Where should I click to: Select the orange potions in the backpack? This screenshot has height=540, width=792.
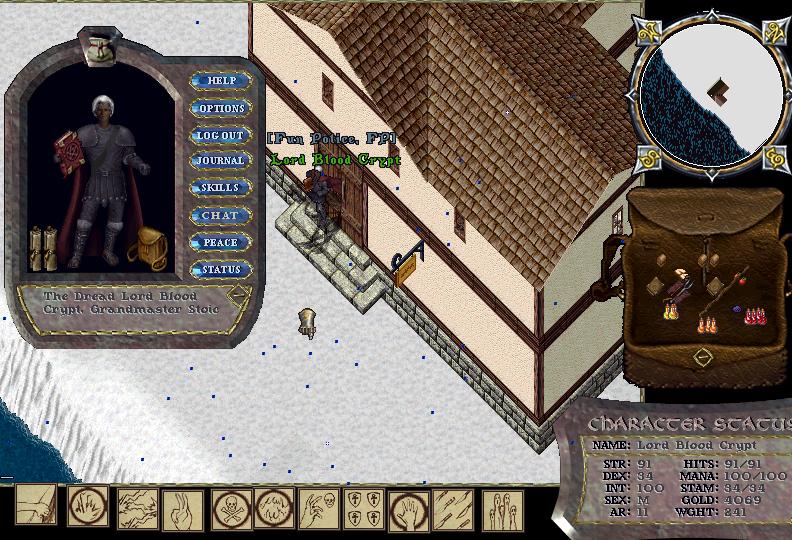[x=708, y=323]
